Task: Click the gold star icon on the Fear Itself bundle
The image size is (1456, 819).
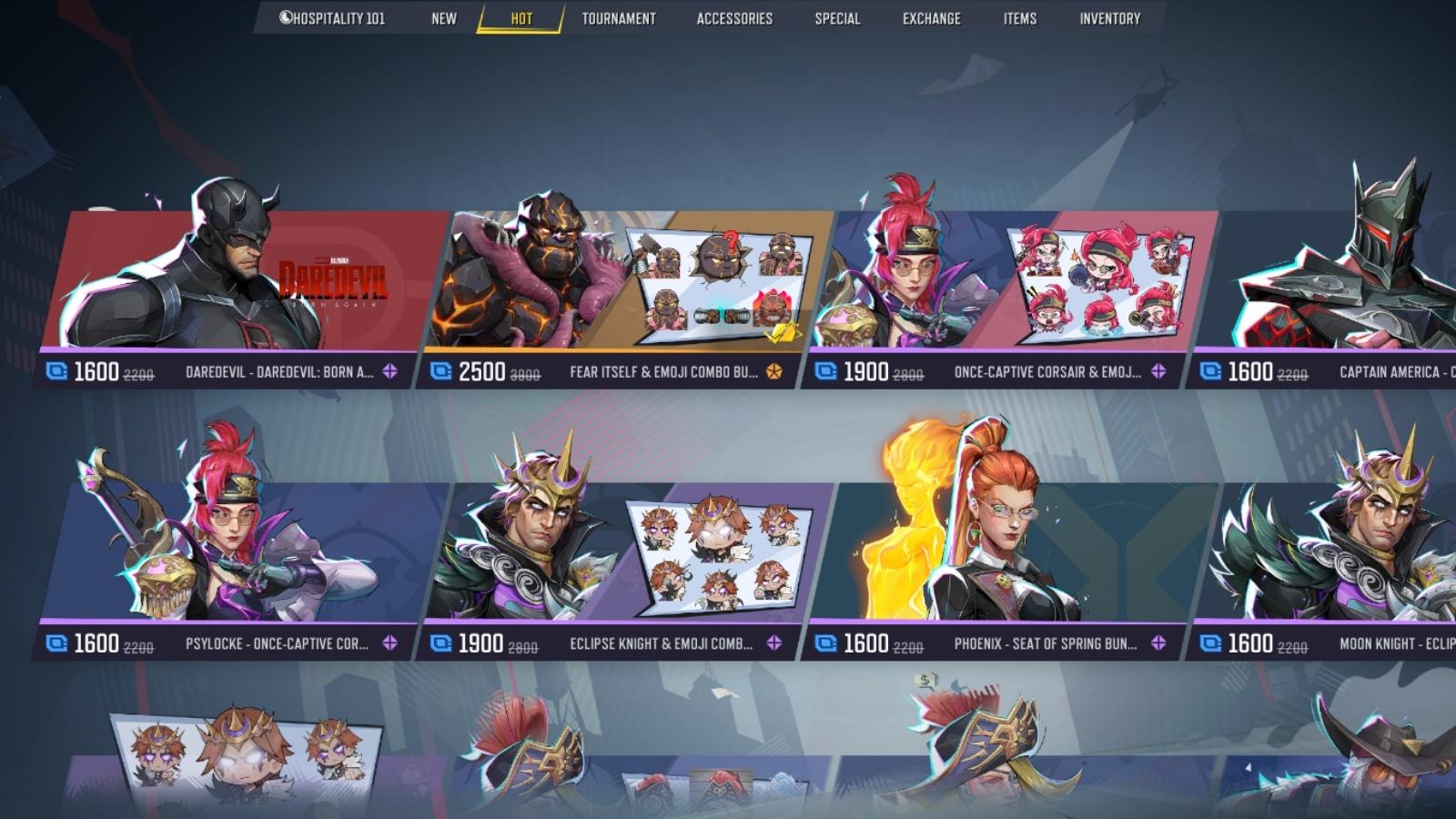Action: pyautogui.click(x=772, y=371)
